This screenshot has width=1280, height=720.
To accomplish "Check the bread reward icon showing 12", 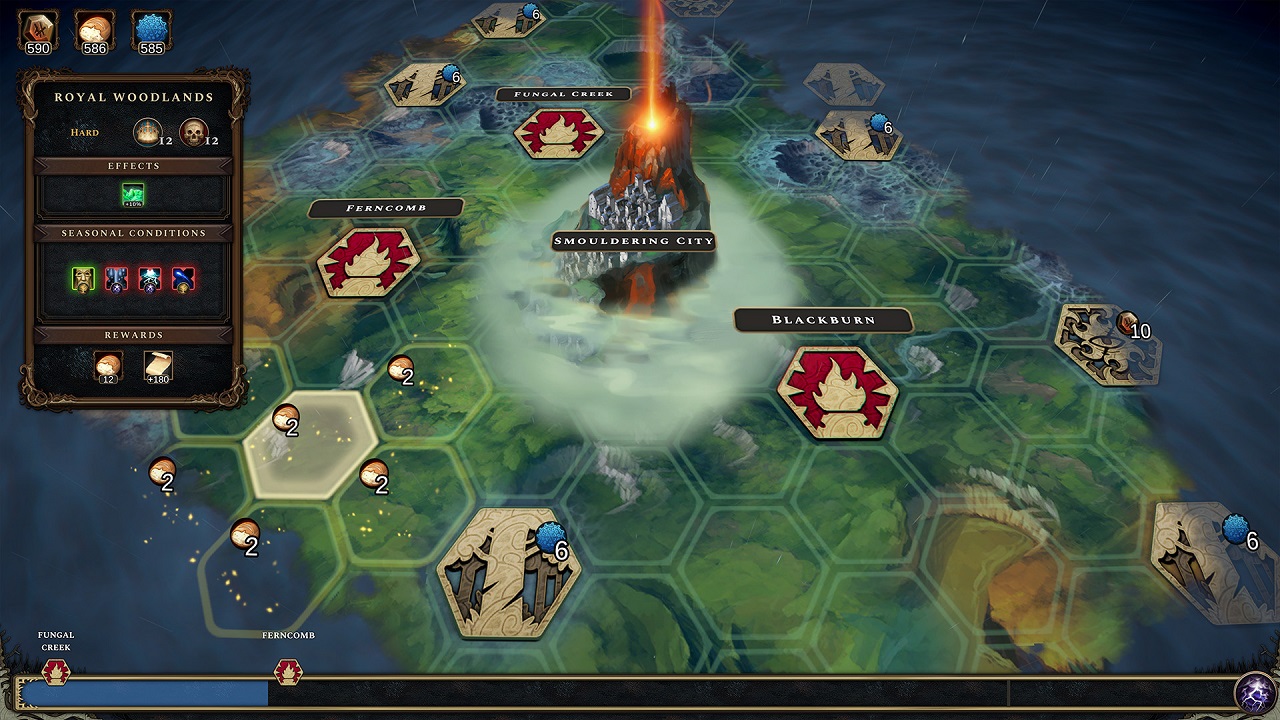I will click(108, 366).
